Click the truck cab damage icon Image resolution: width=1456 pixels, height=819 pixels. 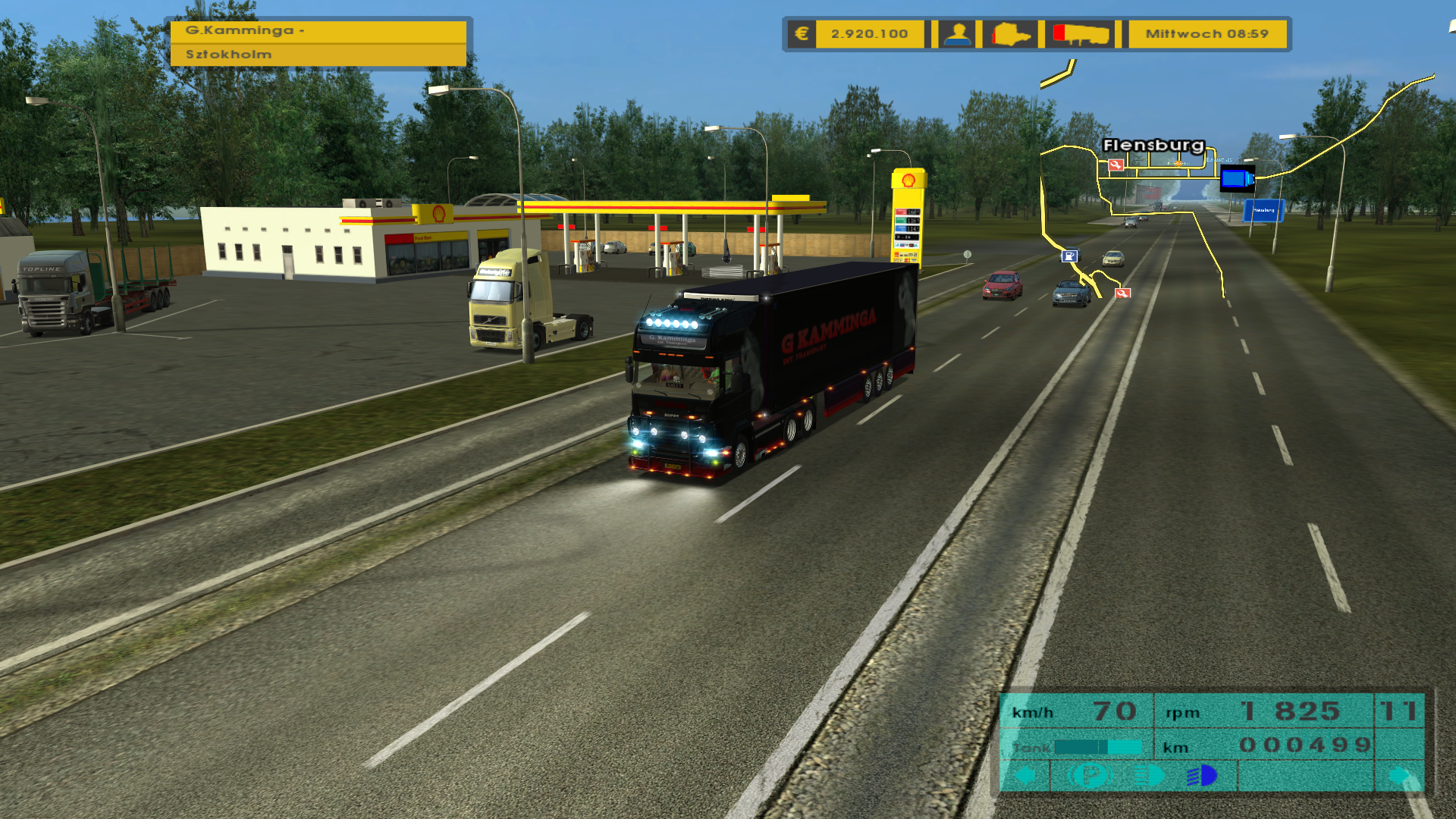[x=1012, y=34]
